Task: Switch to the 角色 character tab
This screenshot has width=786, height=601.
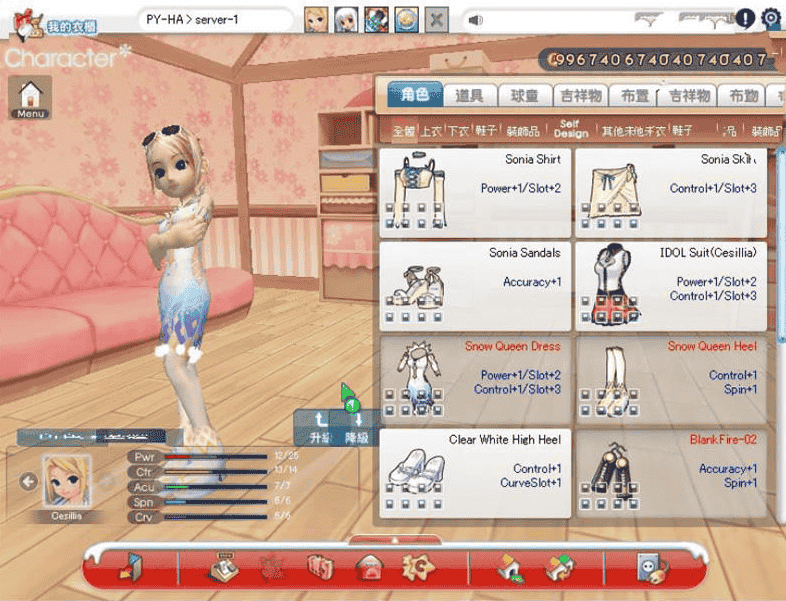Action: [x=414, y=95]
